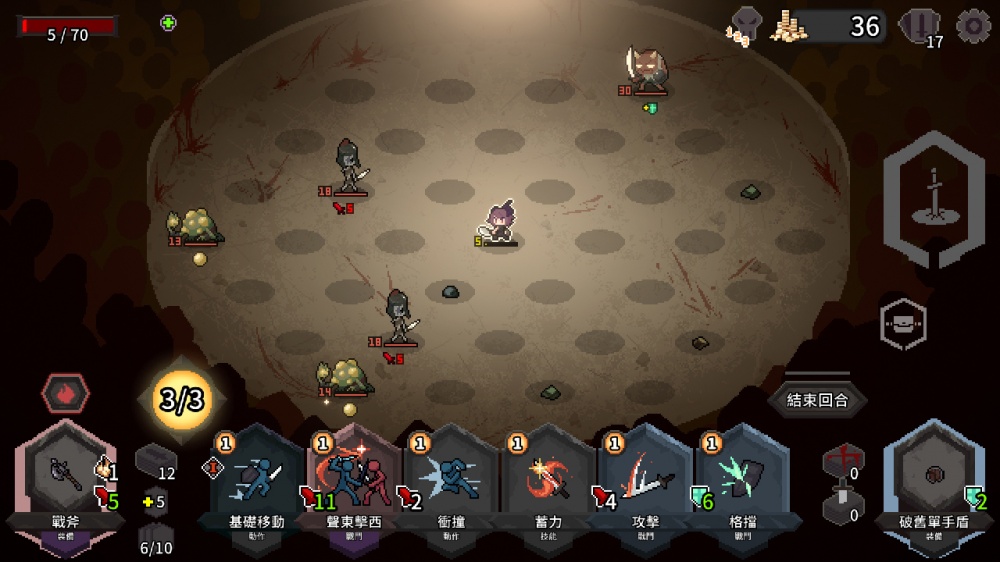Click the card deck icon showing 17

919,27
